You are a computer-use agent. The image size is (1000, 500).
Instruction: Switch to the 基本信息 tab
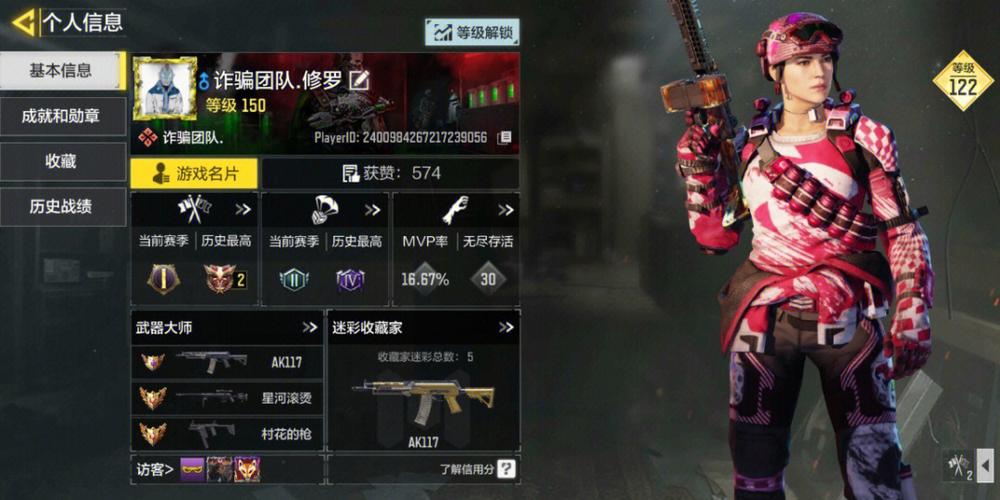[x=60, y=70]
